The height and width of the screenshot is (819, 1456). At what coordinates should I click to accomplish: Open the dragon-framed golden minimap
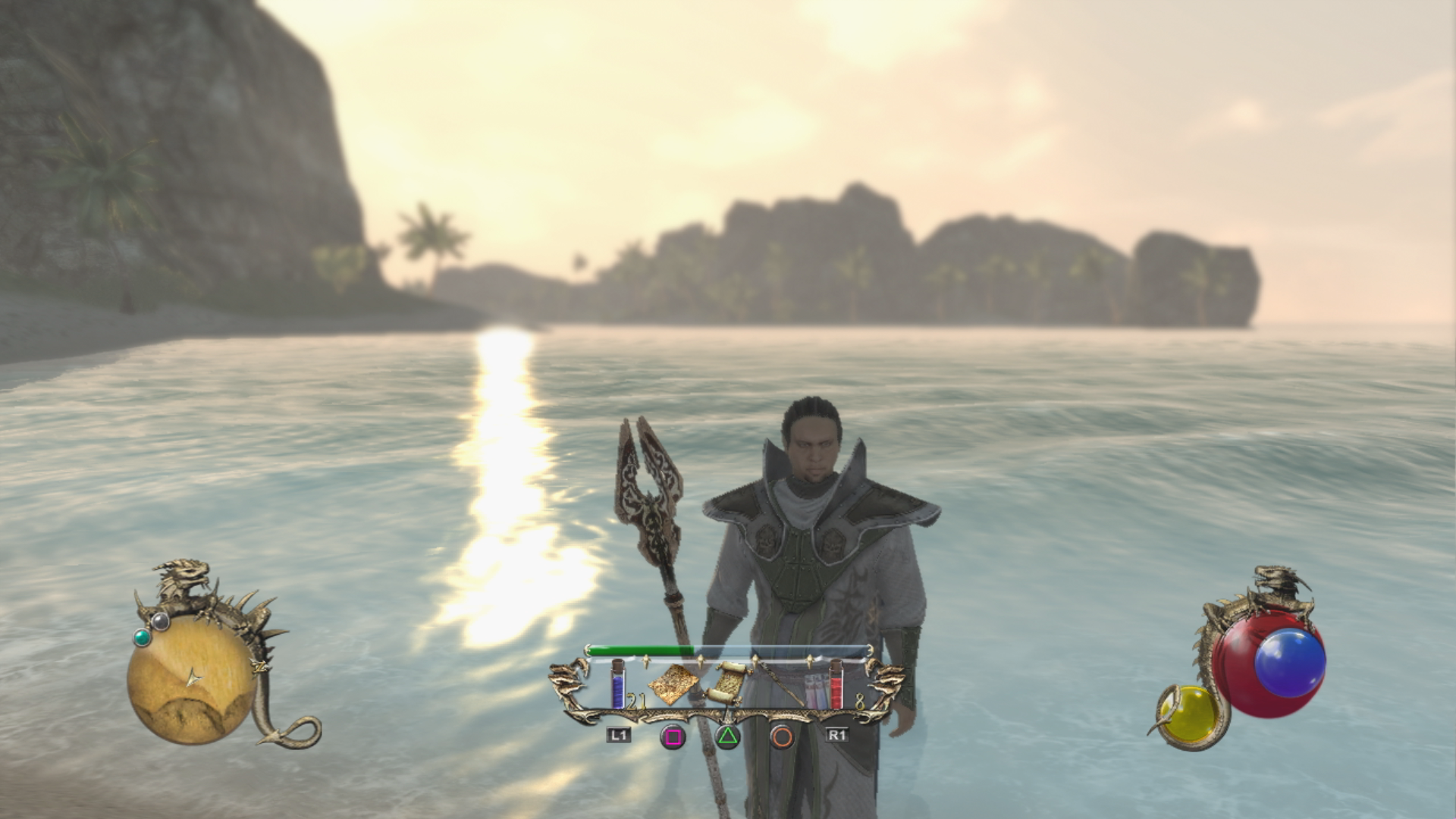click(x=190, y=677)
